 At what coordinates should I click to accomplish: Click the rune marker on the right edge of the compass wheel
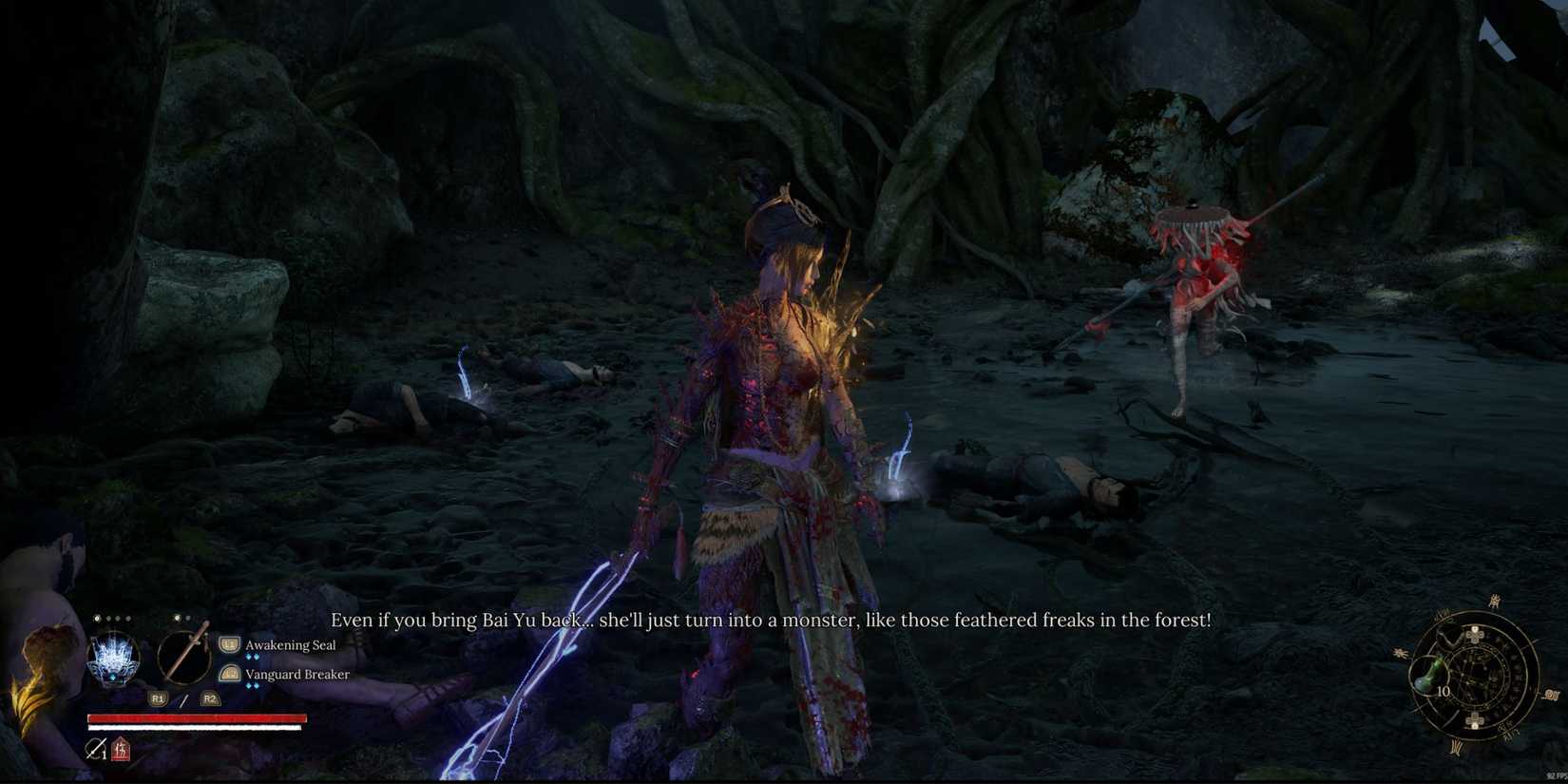point(1552,695)
